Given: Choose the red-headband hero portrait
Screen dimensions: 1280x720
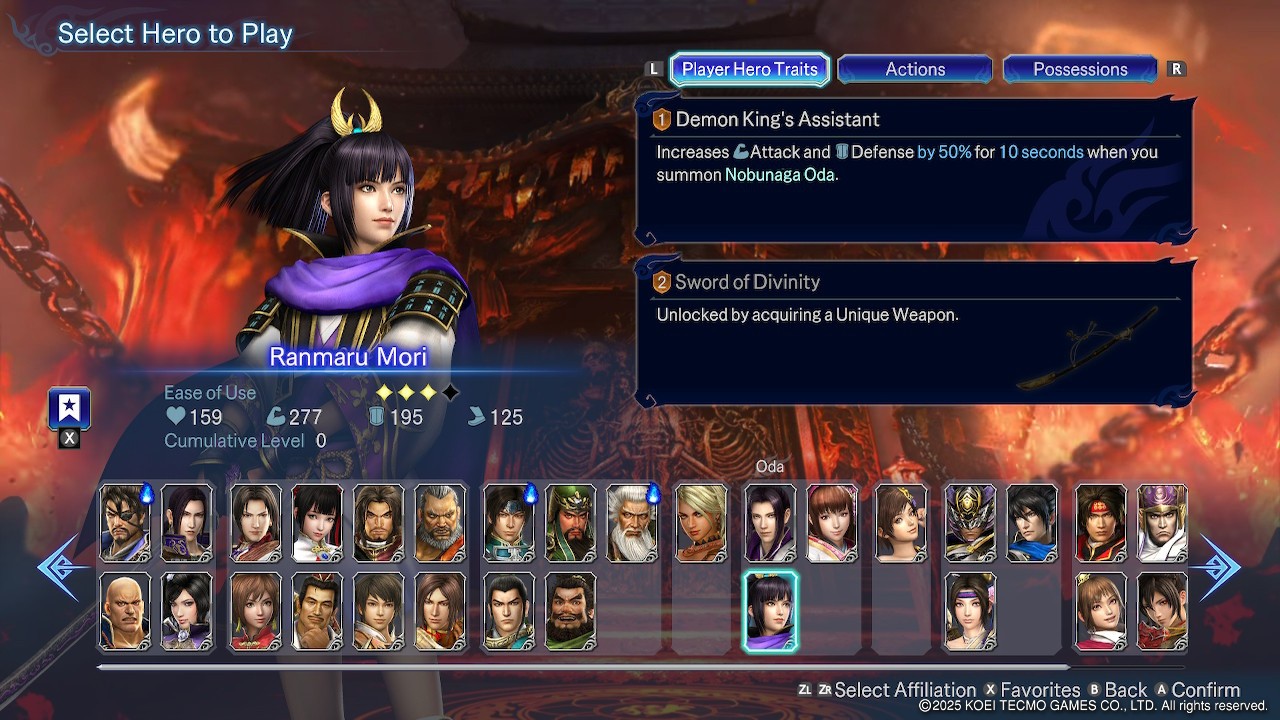Looking at the screenshot, I should point(1100,523).
